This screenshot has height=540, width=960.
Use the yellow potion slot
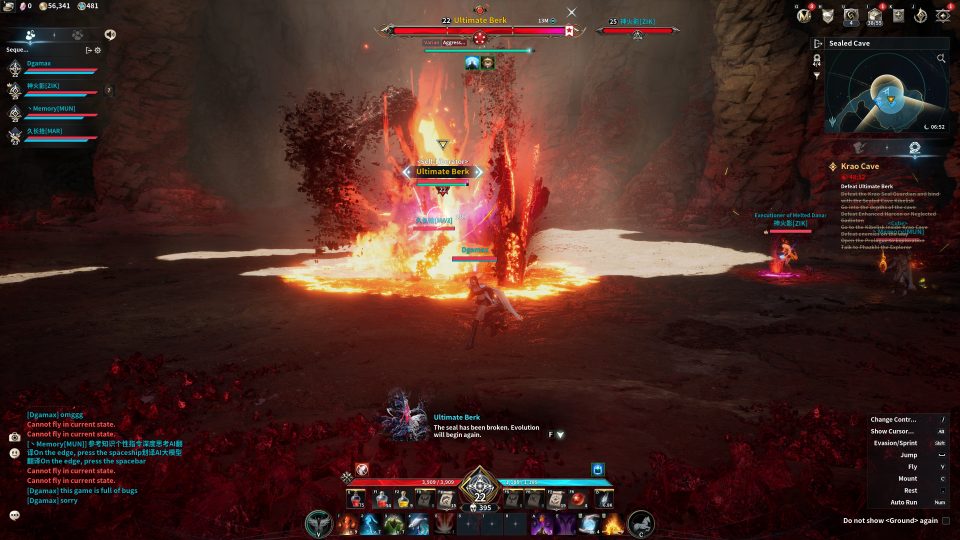point(402,499)
